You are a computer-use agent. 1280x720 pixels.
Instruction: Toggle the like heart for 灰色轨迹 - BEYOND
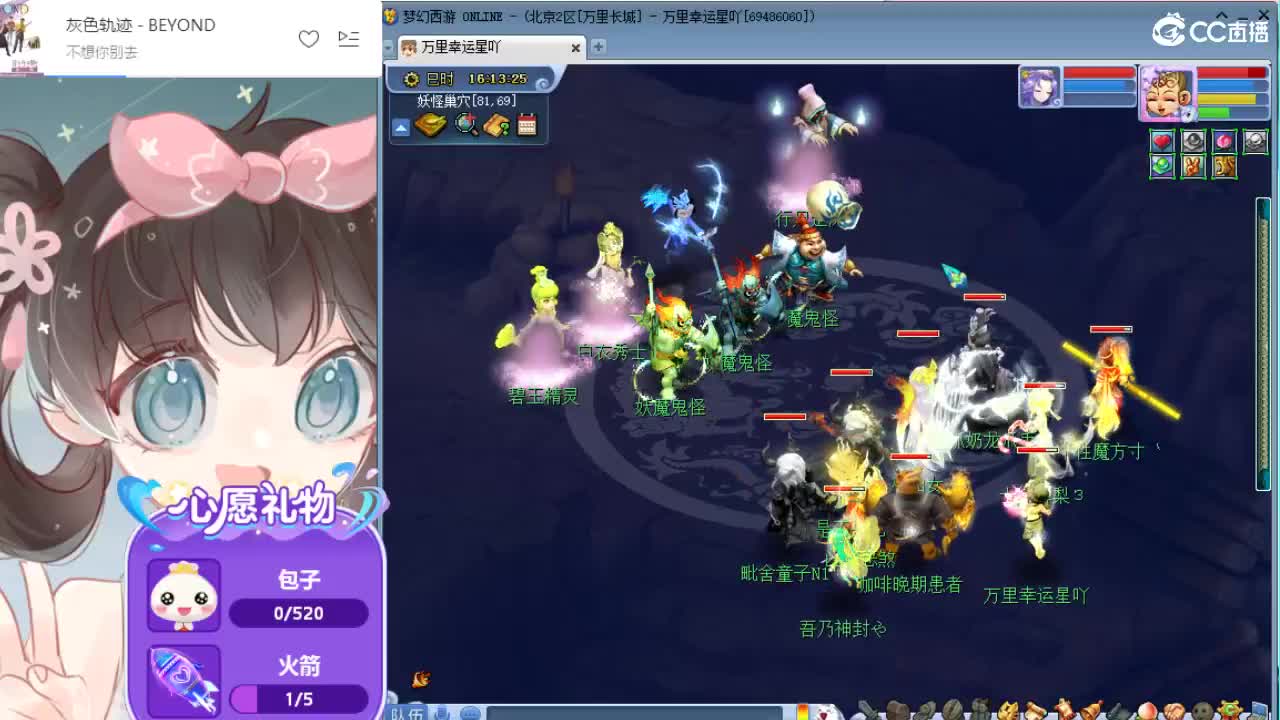click(x=309, y=38)
